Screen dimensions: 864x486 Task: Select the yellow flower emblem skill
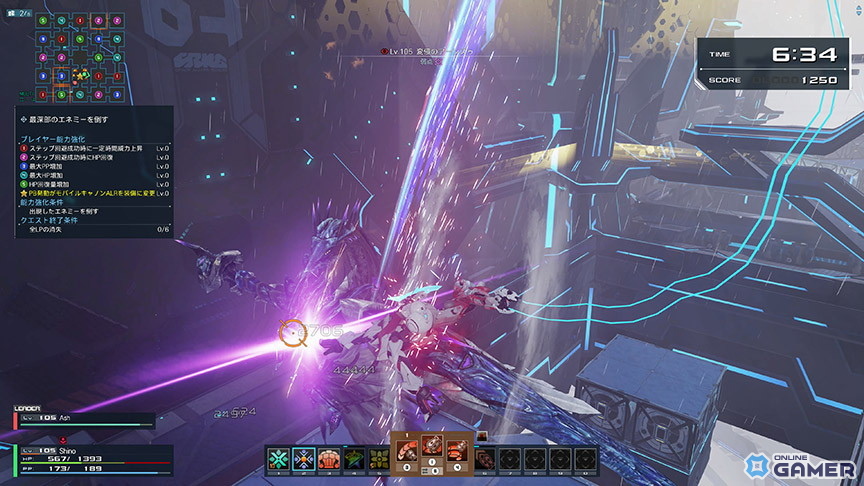point(379,458)
